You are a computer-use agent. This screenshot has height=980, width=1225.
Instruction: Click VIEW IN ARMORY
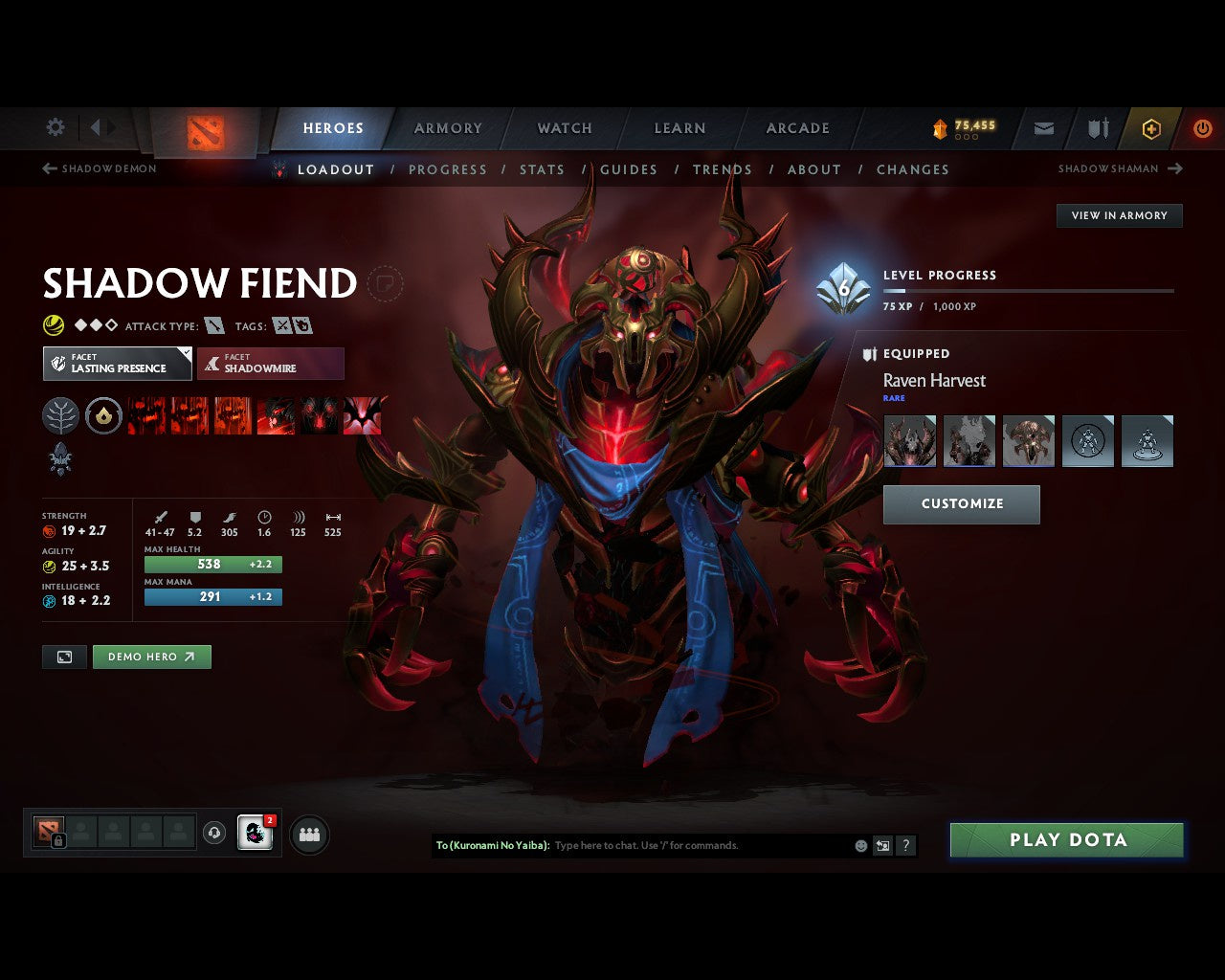1119,215
